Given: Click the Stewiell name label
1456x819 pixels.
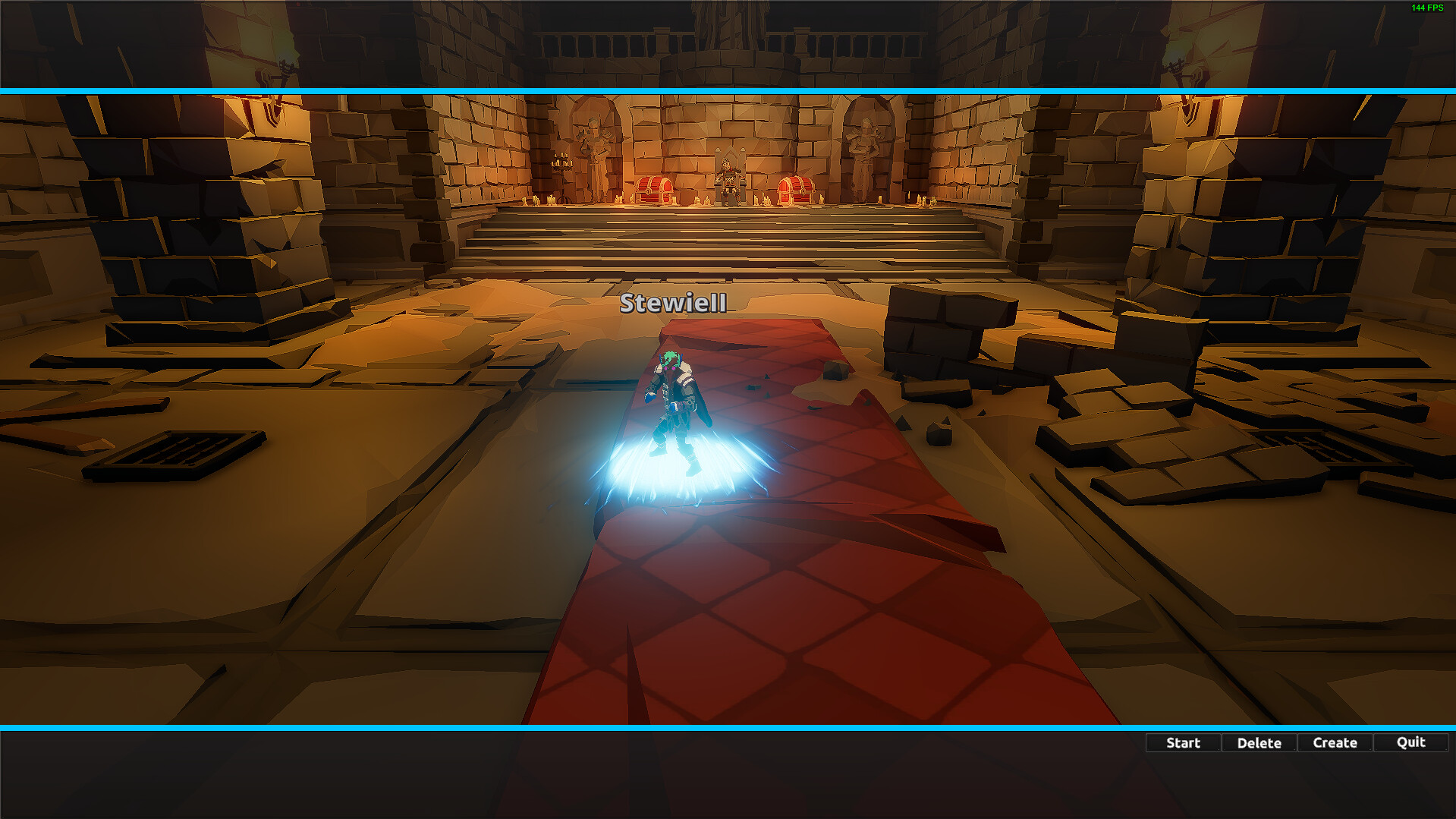Looking at the screenshot, I should (x=672, y=304).
